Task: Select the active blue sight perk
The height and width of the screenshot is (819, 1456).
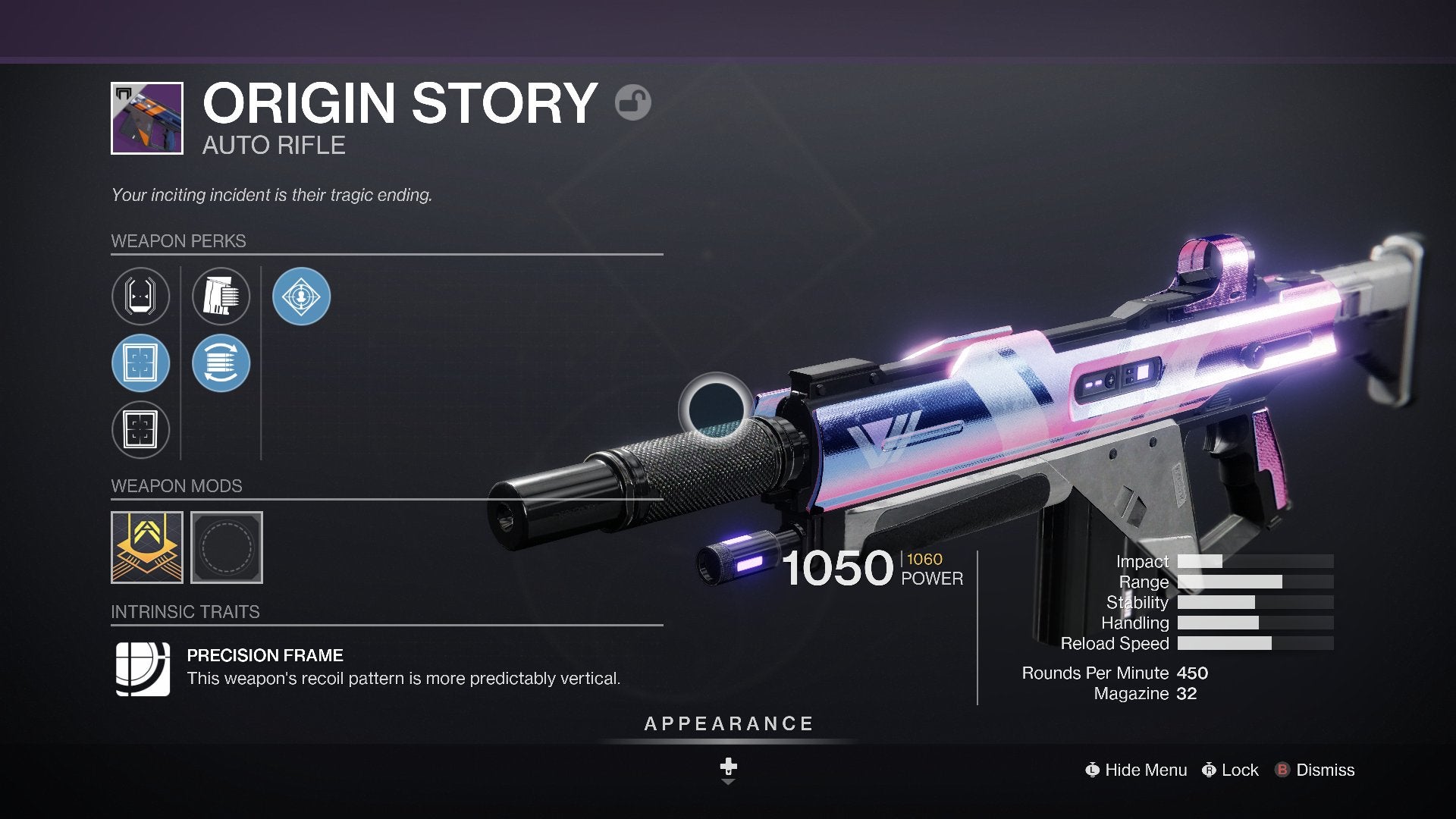Action: coord(140,363)
